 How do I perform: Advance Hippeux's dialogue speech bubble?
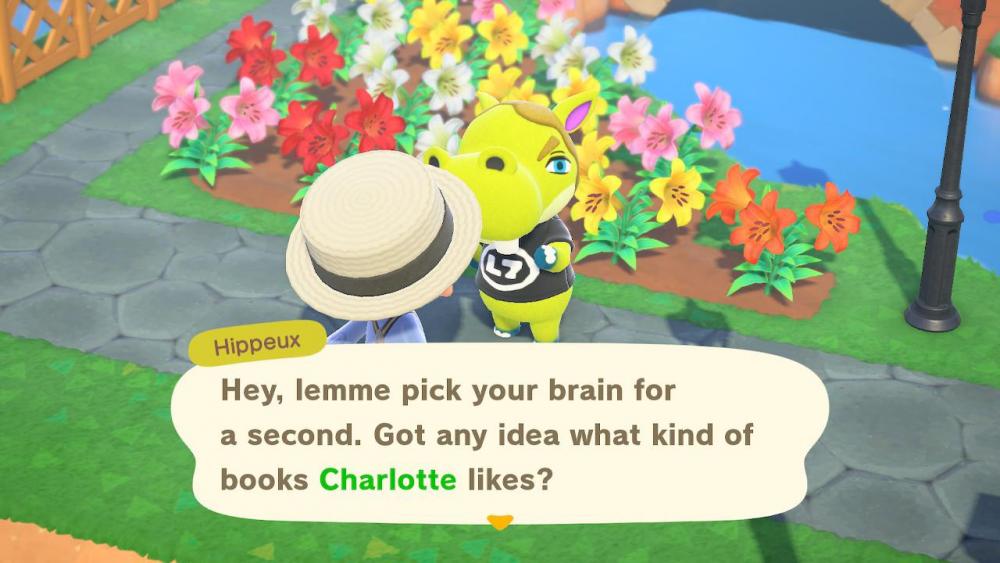(498, 435)
